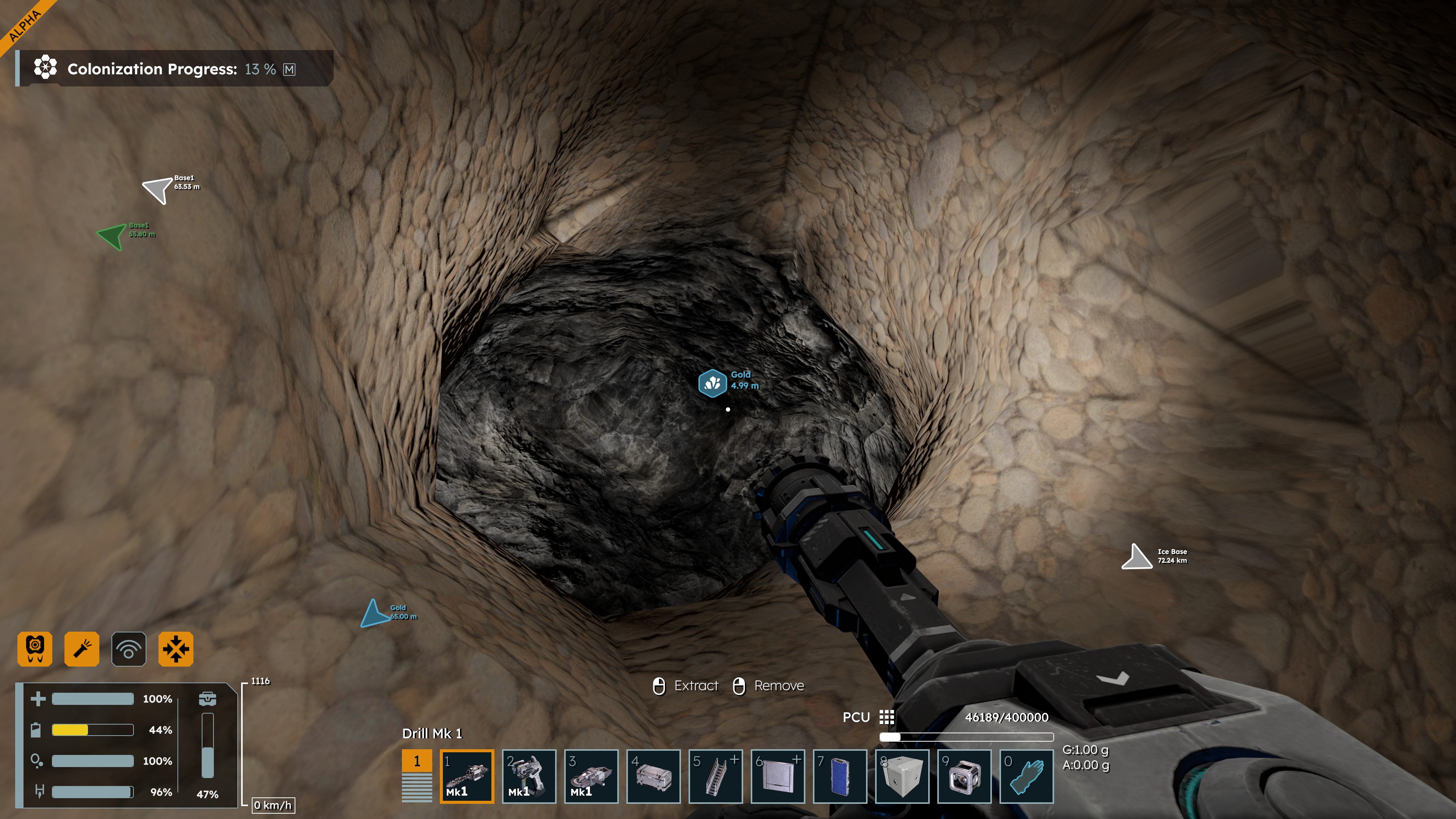1456x819 pixels.
Task: Switch to the empty hand glove slot
Action: coord(1026,776)
